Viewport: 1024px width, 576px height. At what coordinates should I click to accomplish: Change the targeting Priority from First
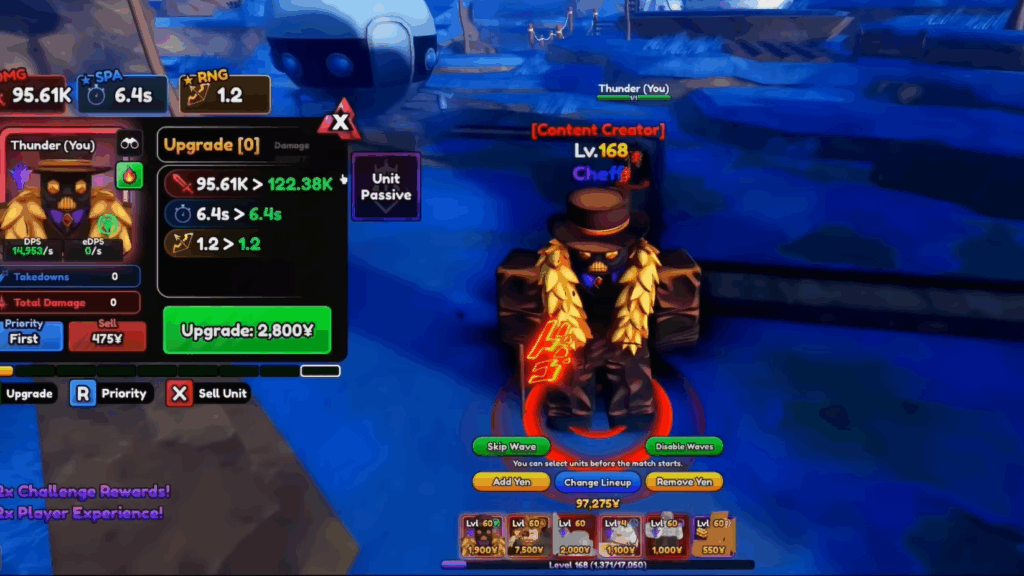coord(25,335)
